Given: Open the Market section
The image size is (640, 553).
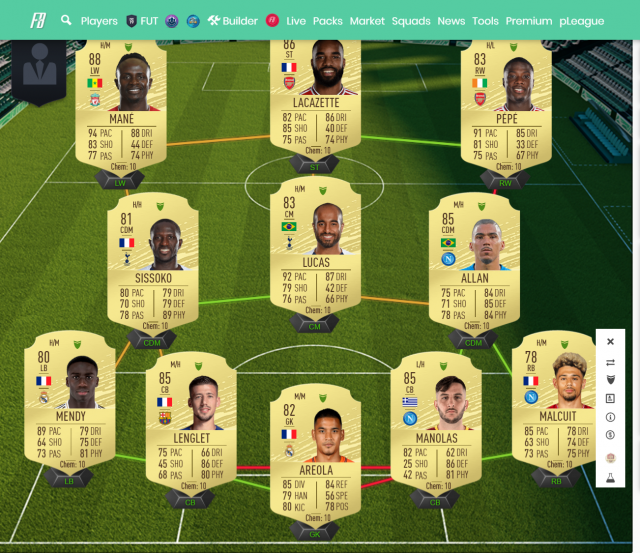Looking at the screenshot, I should pos(367,20).
